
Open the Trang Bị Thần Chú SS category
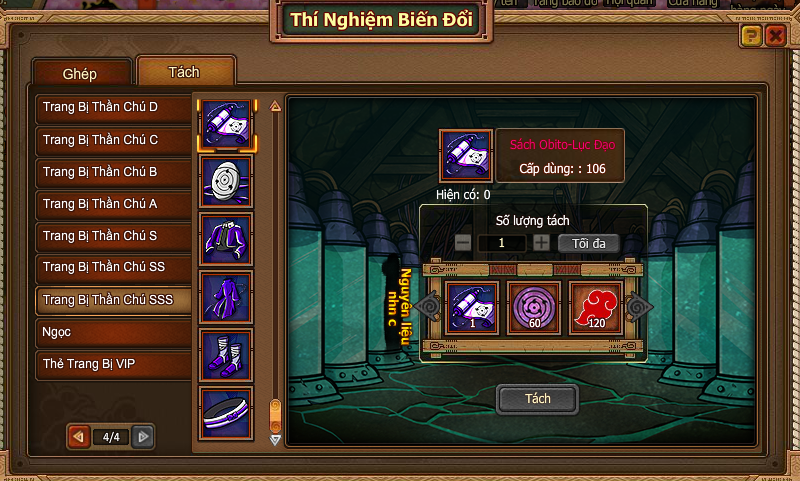pos(113,268)
